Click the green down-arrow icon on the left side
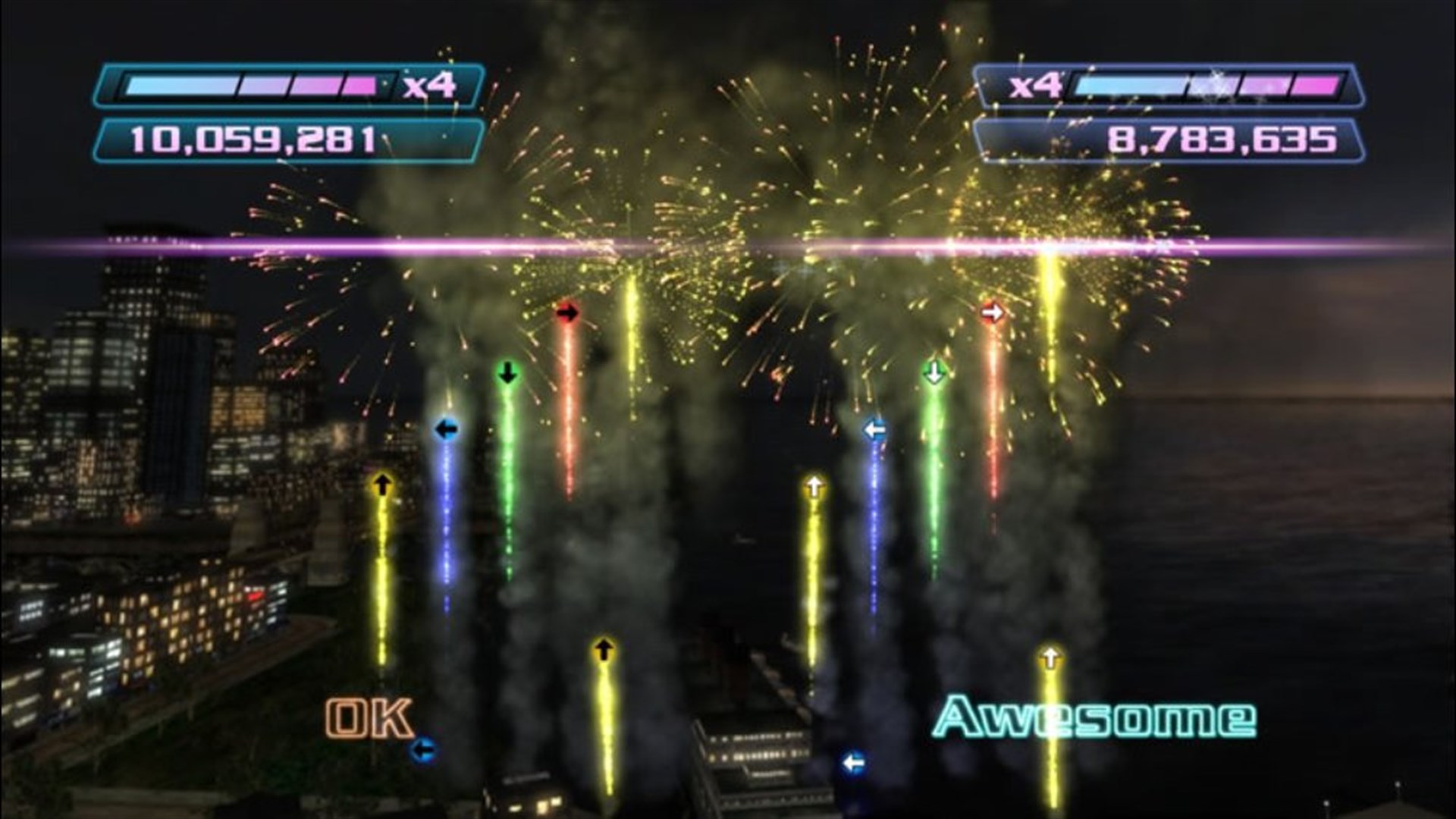The width and height of the screenshot is (1456, 819). pyautogui.click(x=507, y=372)
